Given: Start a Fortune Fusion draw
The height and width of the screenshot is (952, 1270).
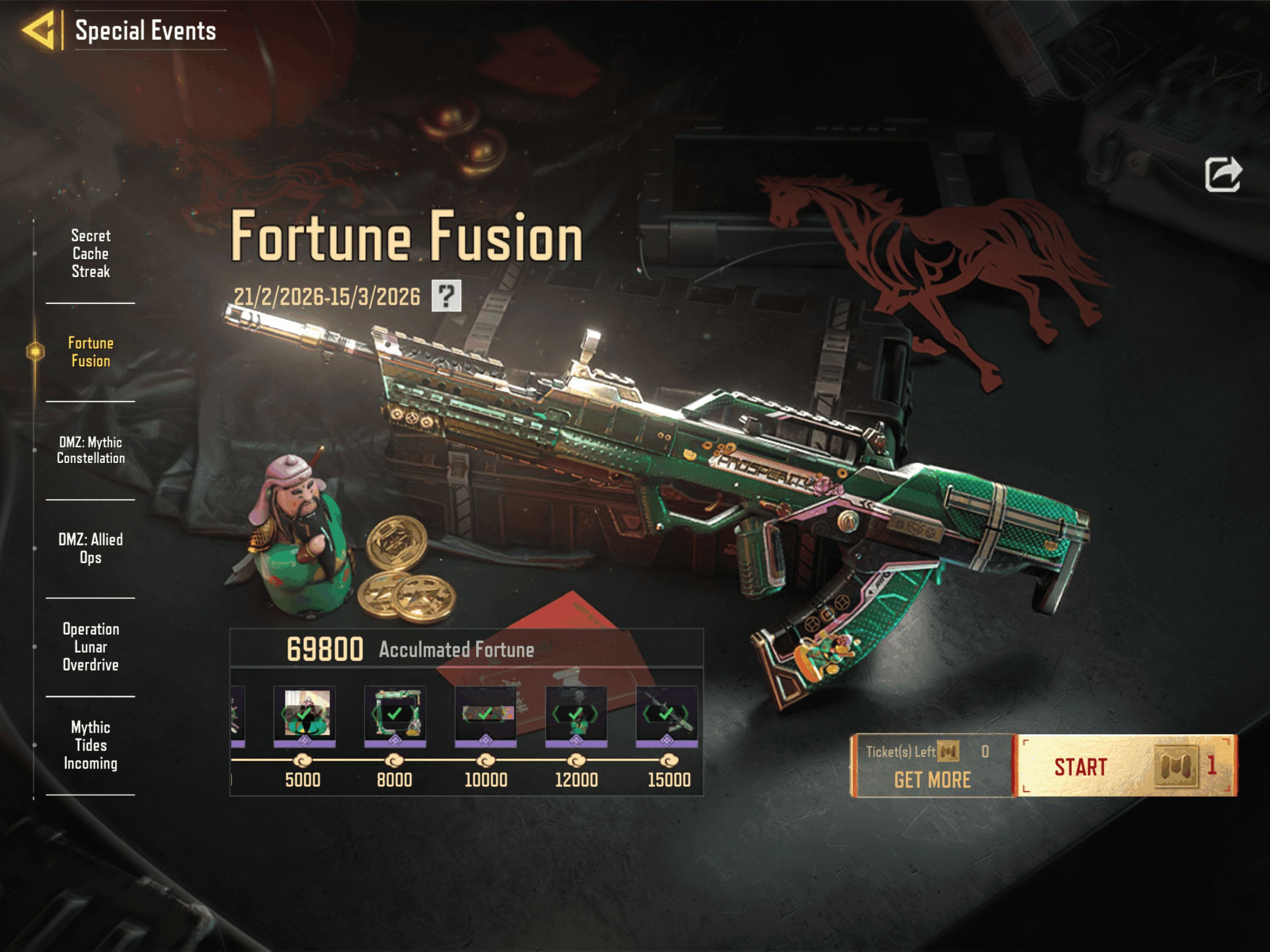Looking at the screenshot, I should tap(1126, 766).
